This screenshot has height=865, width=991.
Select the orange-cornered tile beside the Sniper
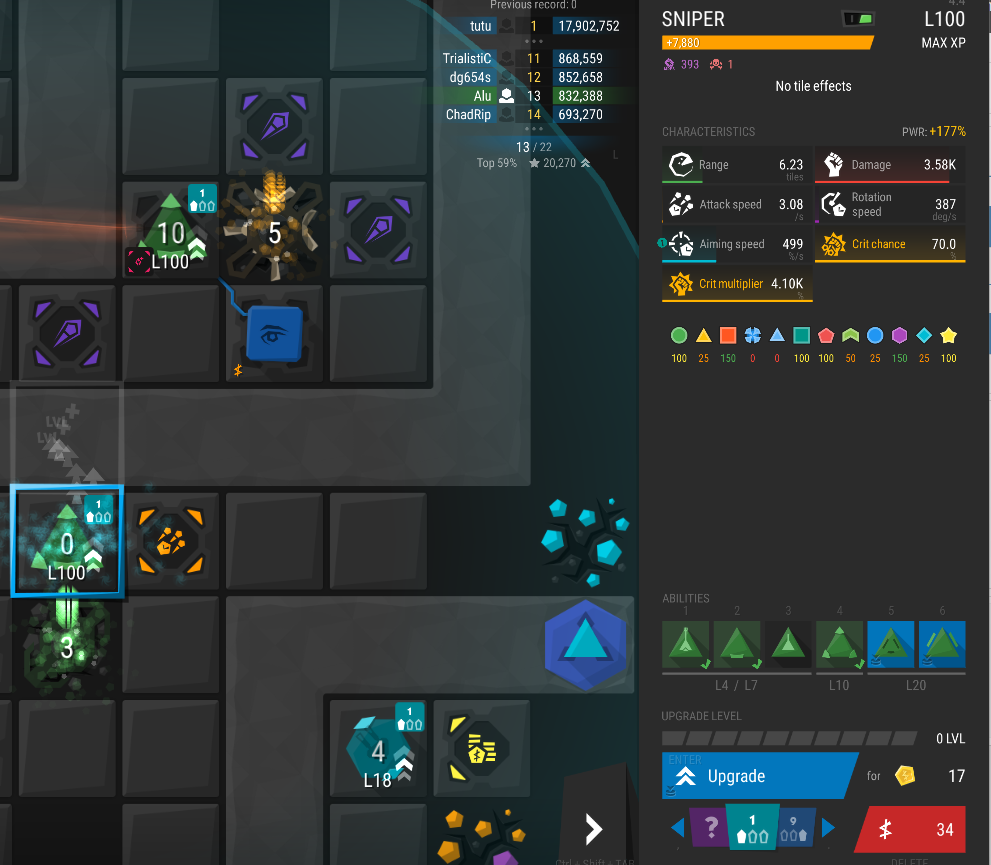[x=171, y=543]
